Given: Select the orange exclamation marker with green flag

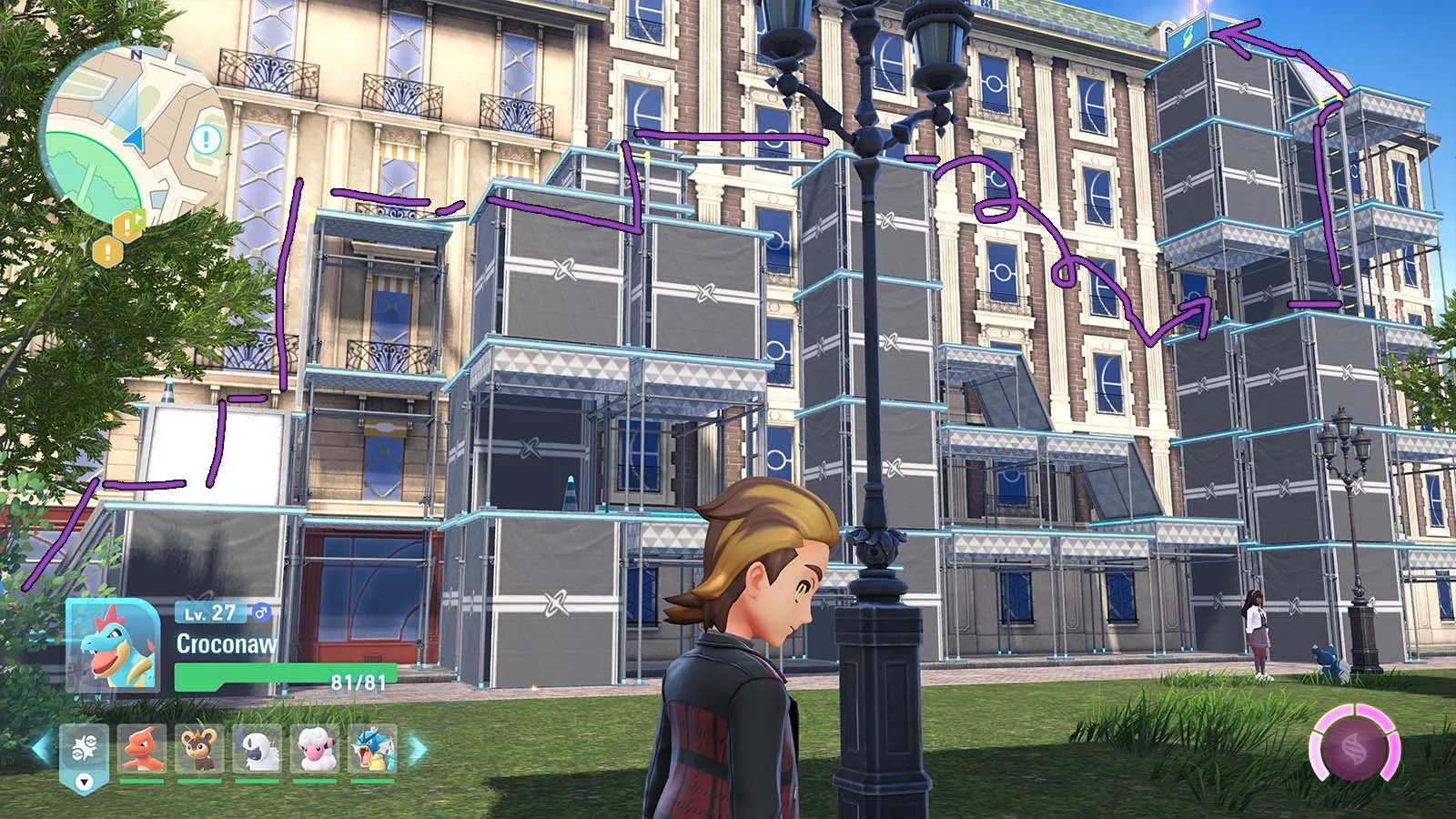Looking at the screenshot, I should 128,225.
